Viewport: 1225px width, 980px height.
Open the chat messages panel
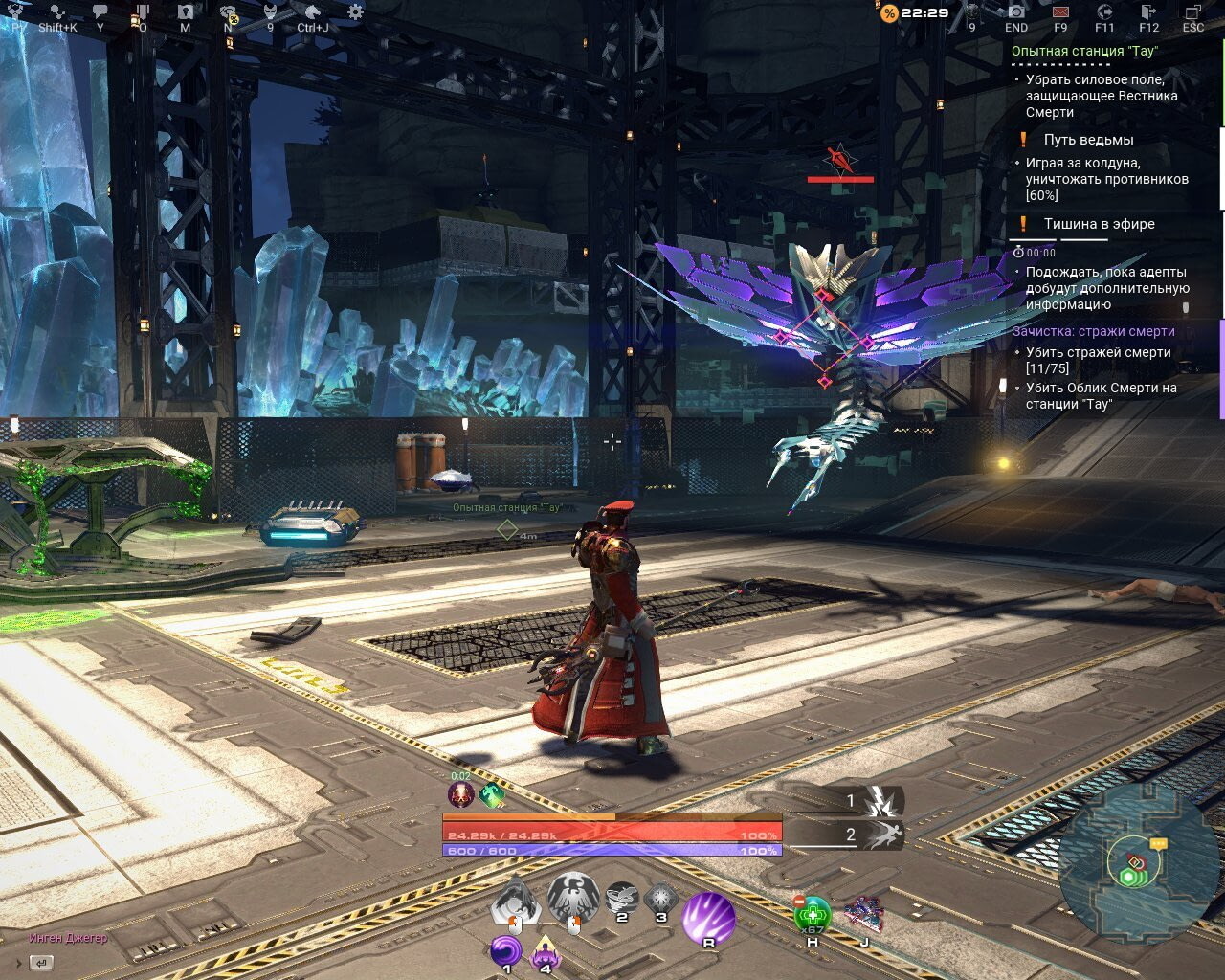click(x=100, y=11)
